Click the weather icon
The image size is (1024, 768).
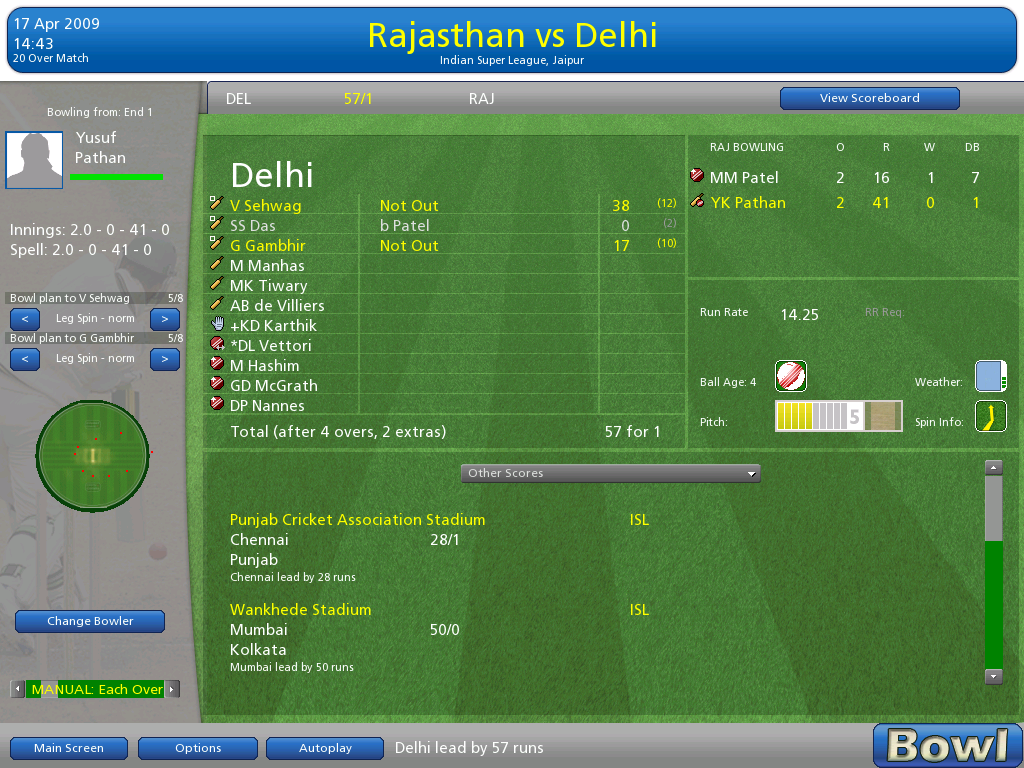[990, 376]
